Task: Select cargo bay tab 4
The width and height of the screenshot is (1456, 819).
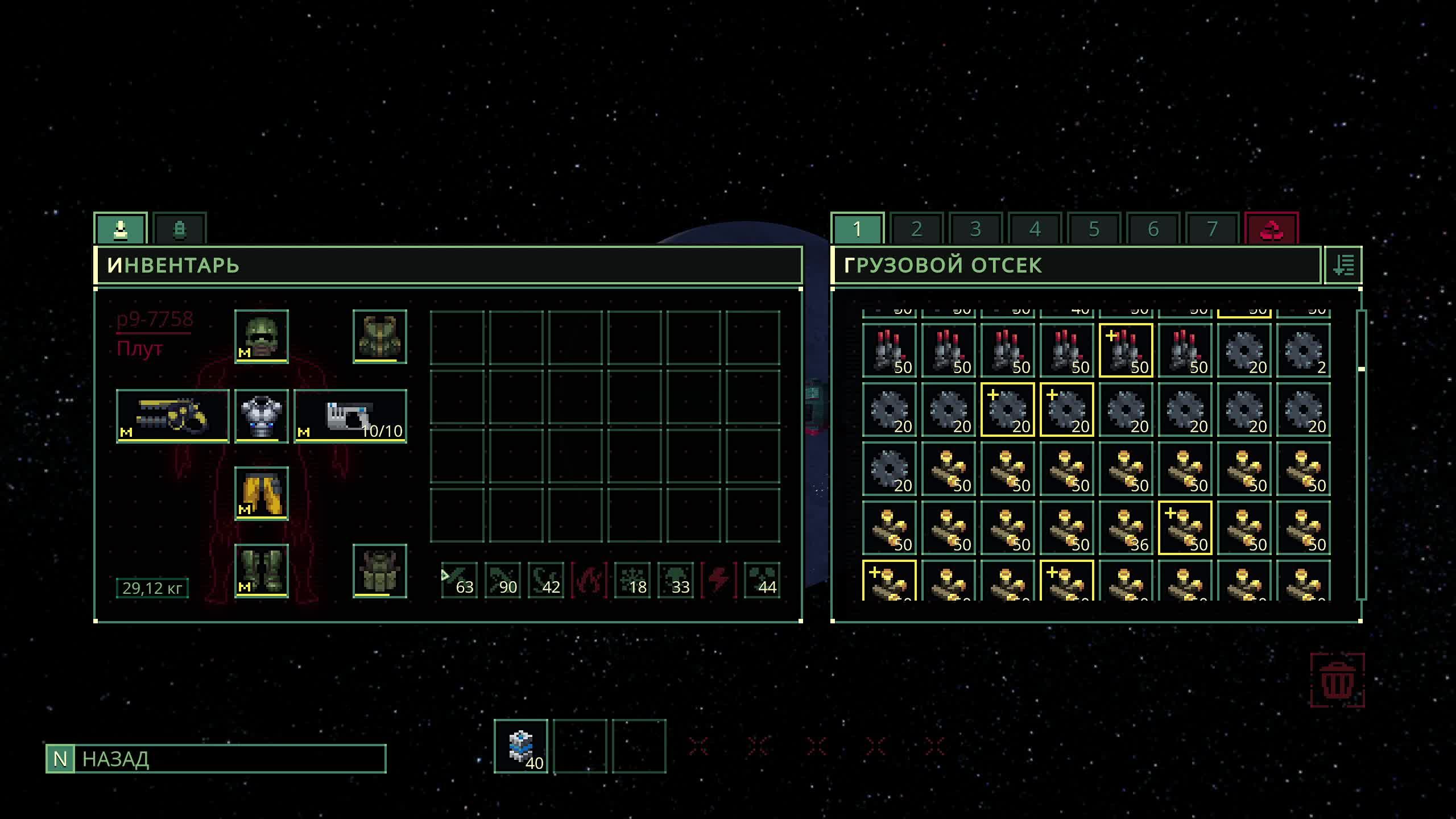Action: 1035,229
